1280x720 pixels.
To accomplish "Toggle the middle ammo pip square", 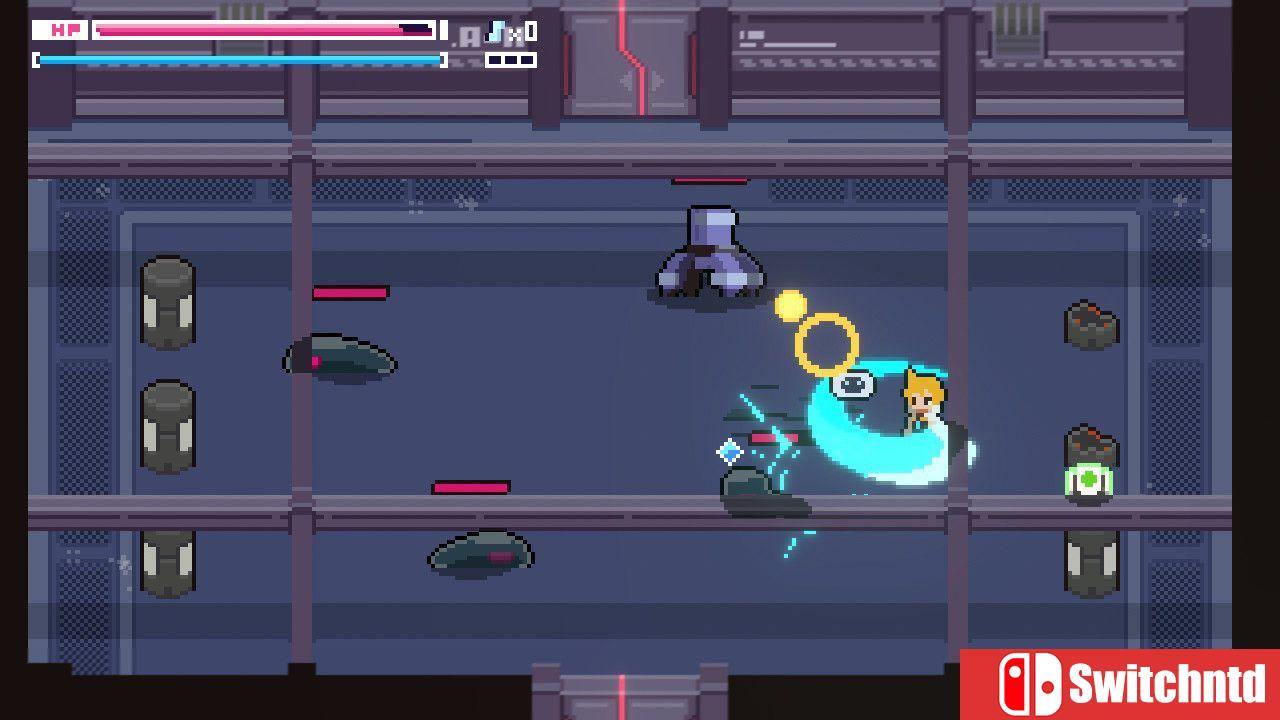I will pyautogui.click(x=512, y=59).
